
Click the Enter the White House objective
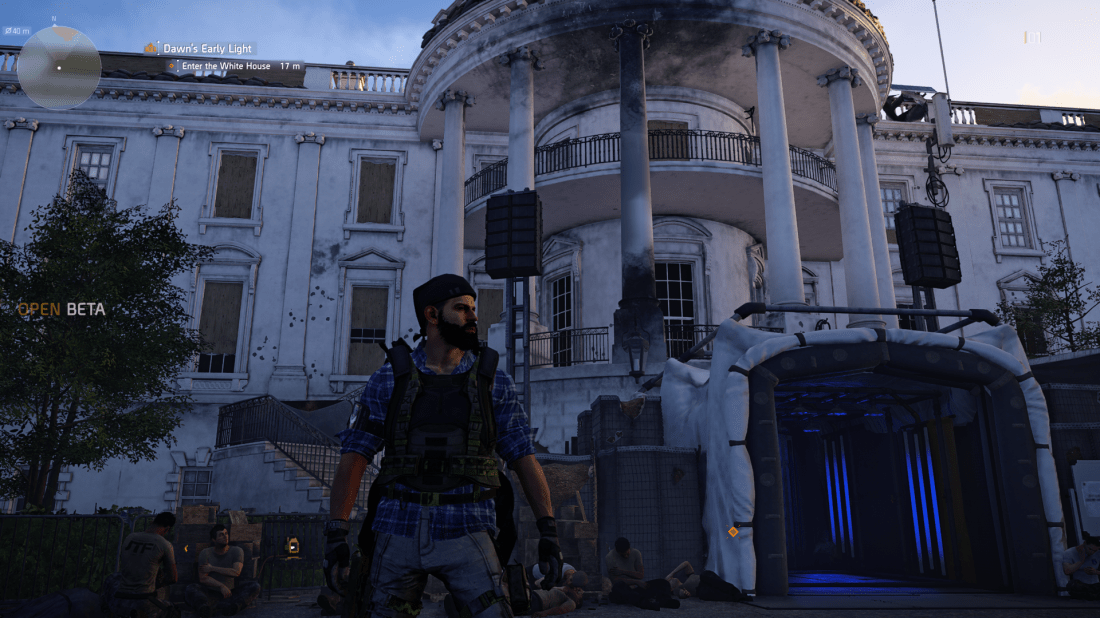point(234,65)
